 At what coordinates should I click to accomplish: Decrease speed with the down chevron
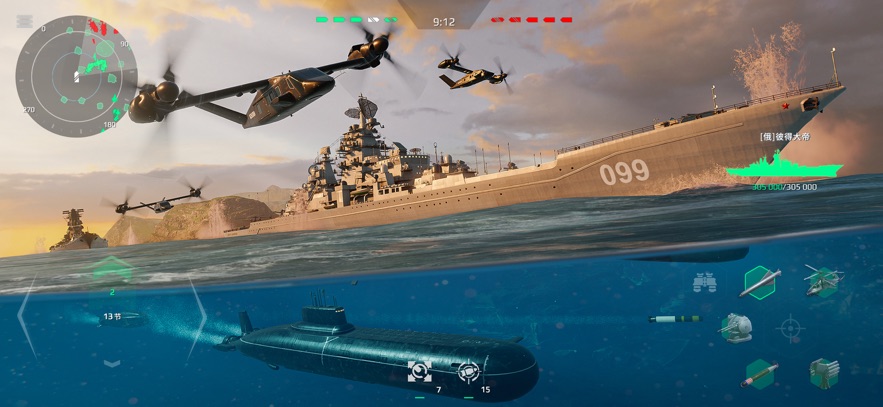(x=112, y=362)
